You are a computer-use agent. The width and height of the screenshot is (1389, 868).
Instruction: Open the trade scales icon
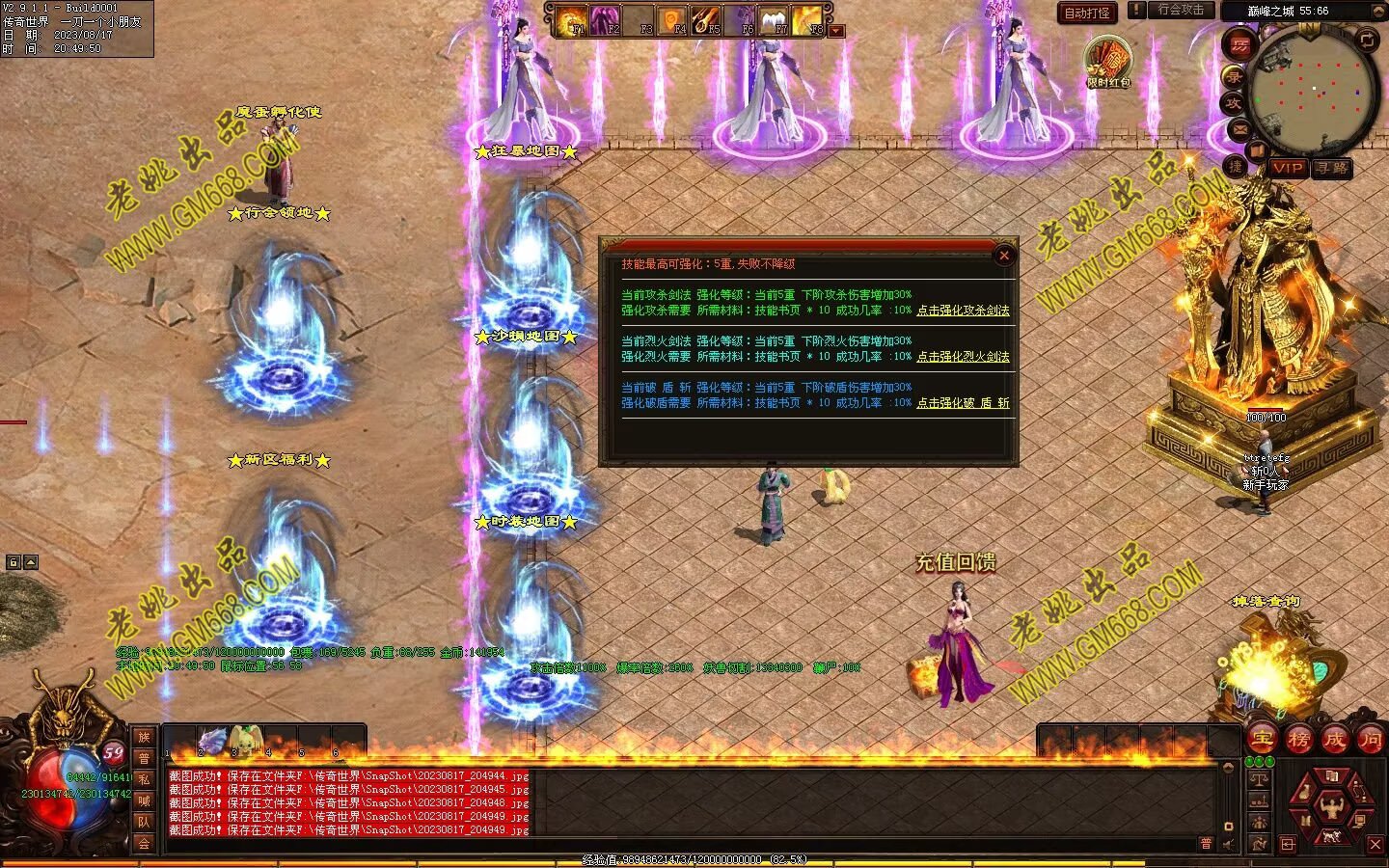(1258, 779)
